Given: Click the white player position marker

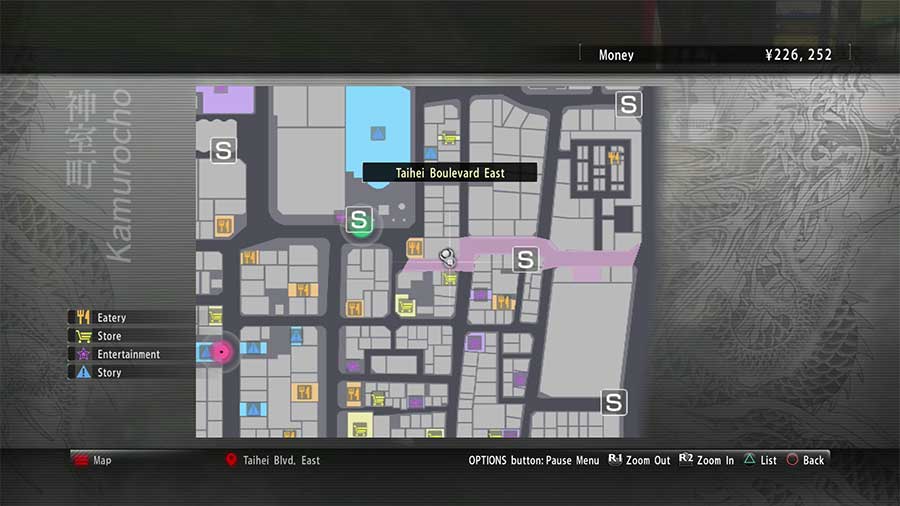Looking at the screenshot, I should click(448, 257).
